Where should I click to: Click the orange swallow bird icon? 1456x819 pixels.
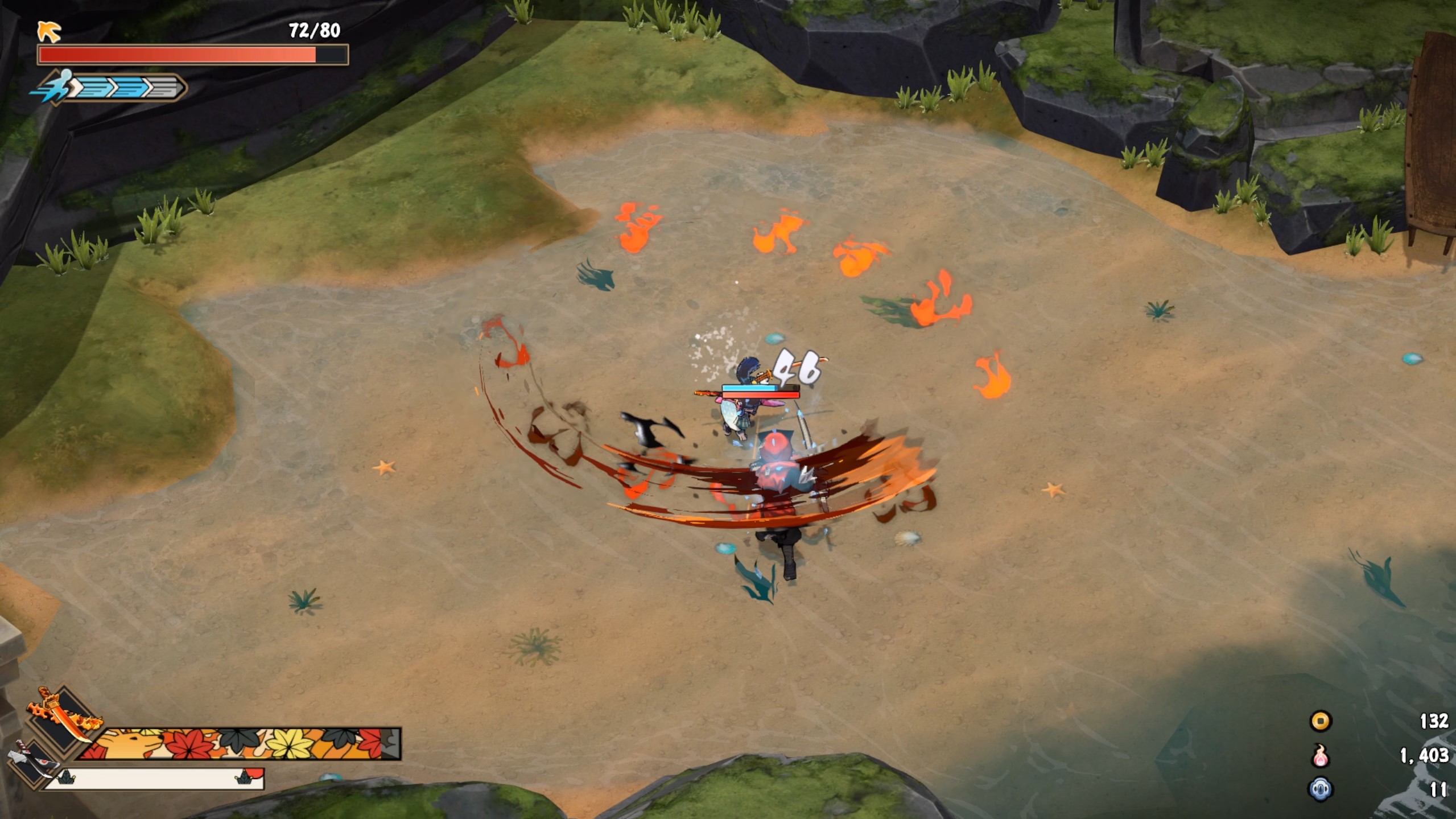tap(50, 32)
